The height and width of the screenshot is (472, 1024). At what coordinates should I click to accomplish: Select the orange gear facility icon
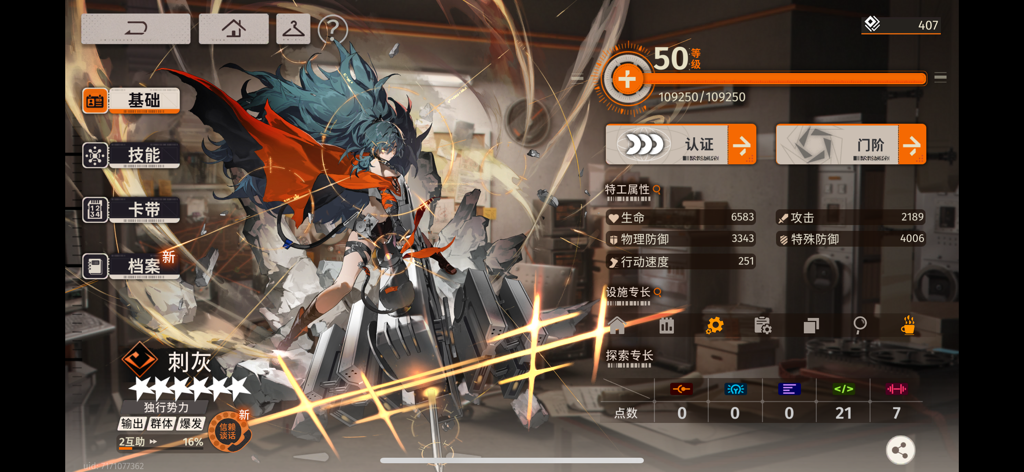714,325
